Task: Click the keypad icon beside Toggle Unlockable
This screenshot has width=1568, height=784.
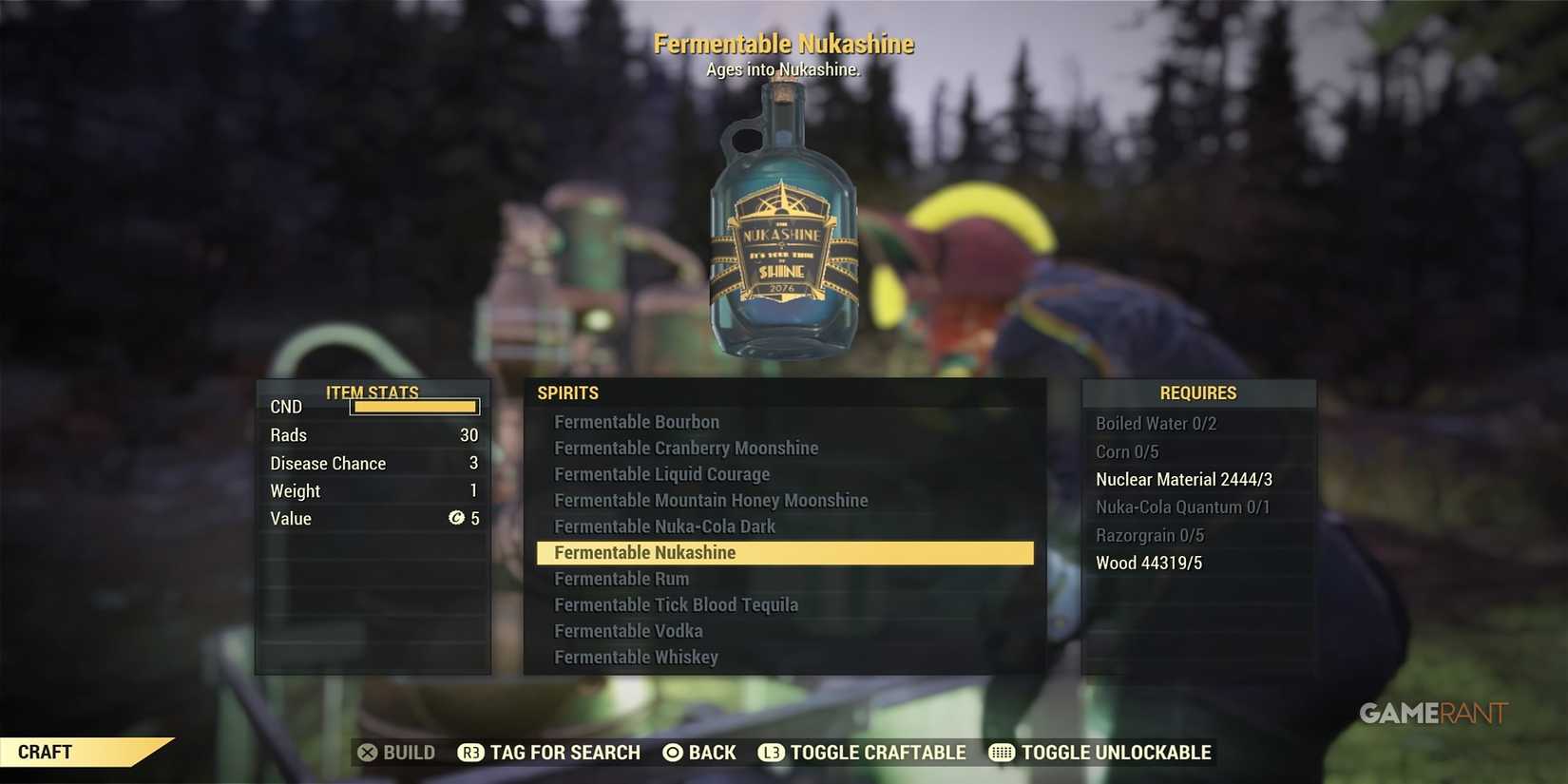Action: (x=1000, y=752)
